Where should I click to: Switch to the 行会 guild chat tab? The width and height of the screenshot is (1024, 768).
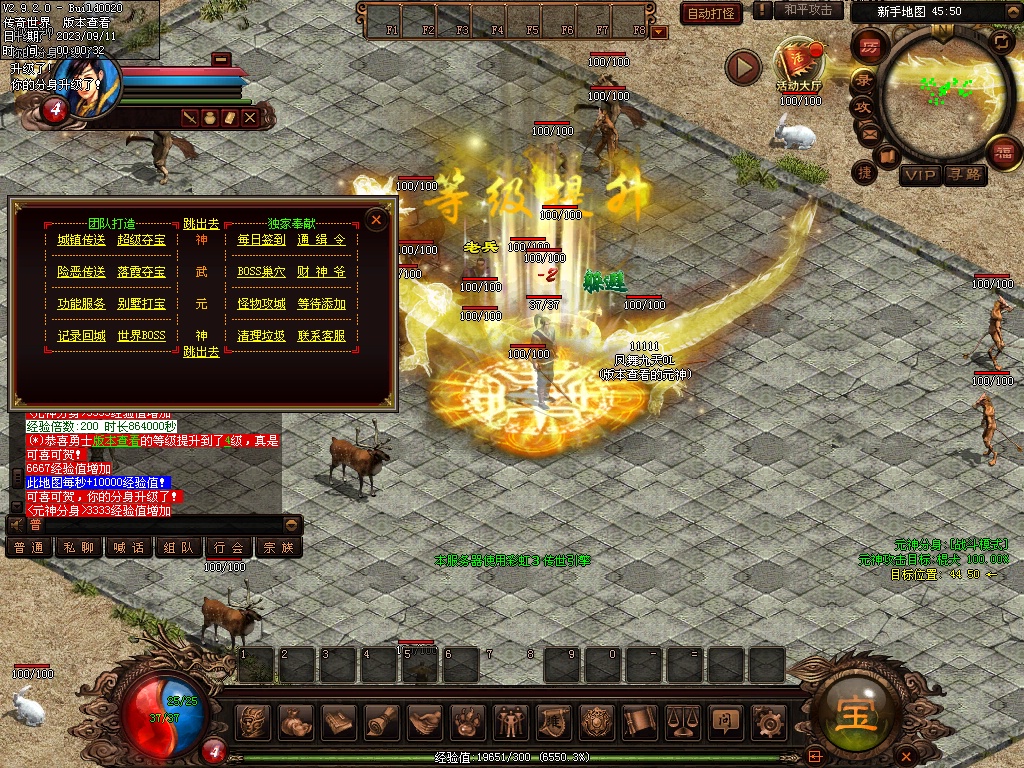pyautogui.click(x=228, y=547)
